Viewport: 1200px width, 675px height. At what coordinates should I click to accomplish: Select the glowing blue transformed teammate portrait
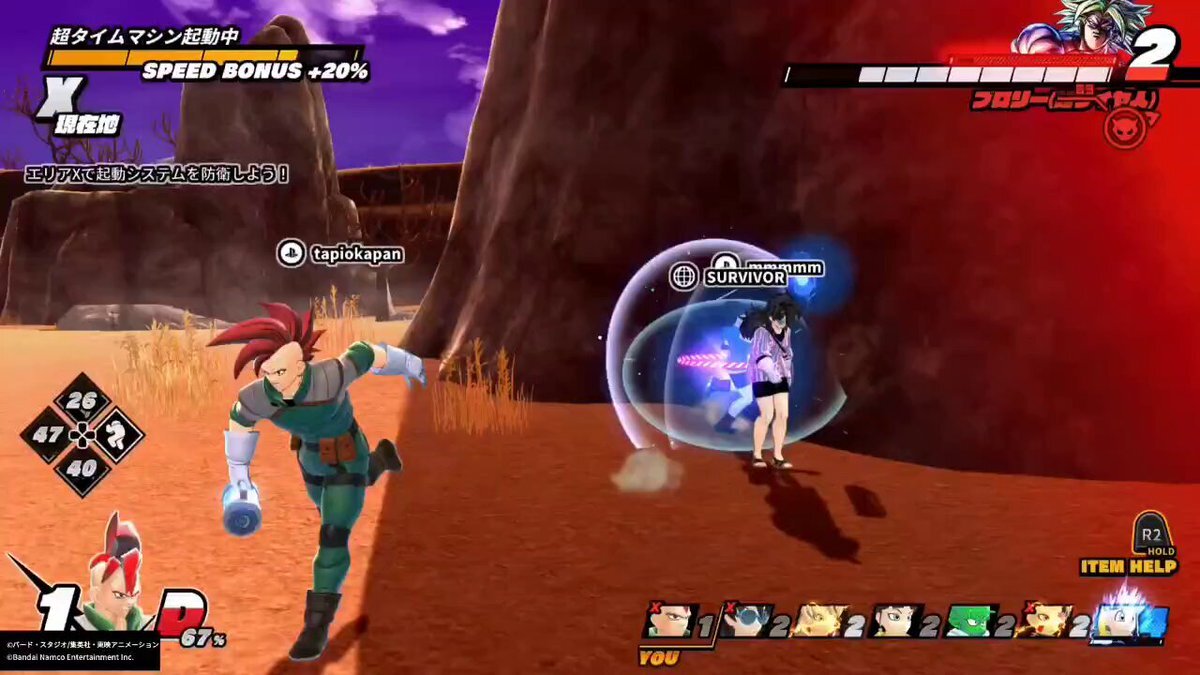pyautogui.click(x=1129, y=619)
